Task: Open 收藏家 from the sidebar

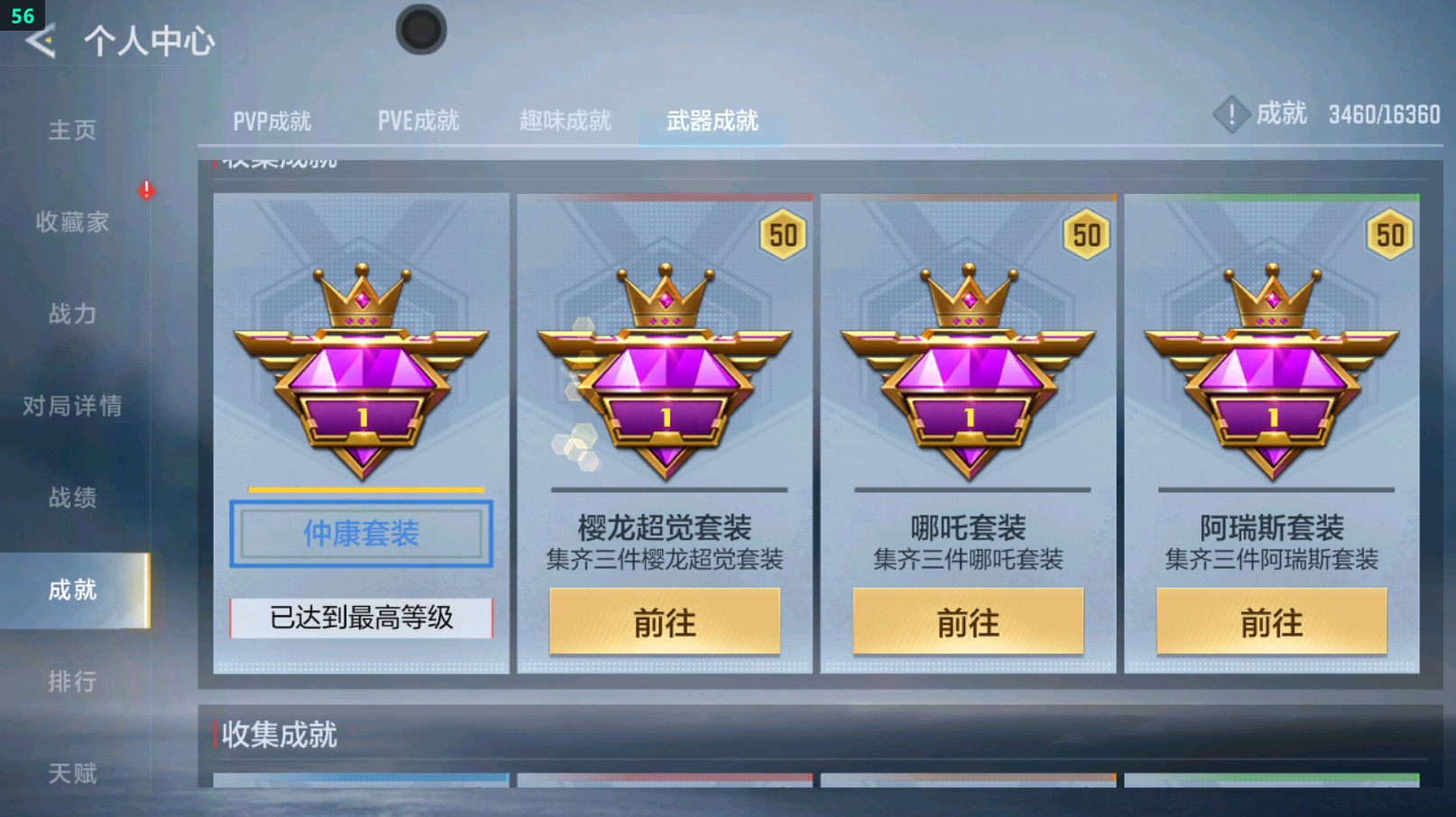Action: (72, 224)
